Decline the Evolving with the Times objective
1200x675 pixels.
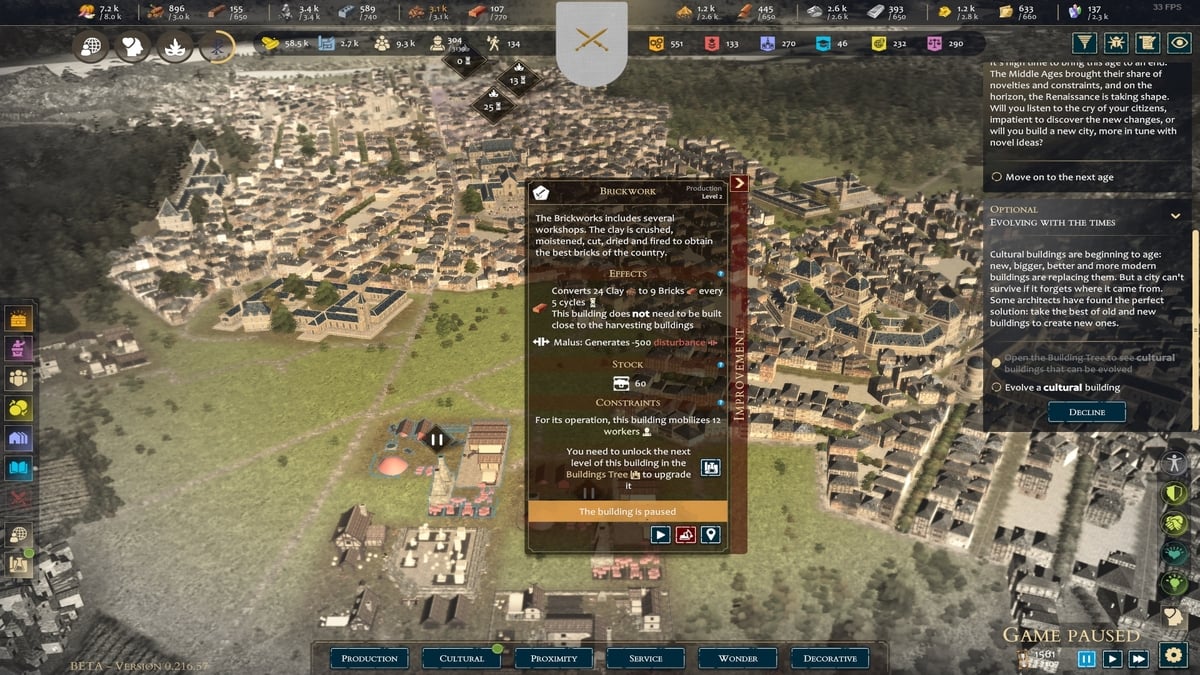1086,412
